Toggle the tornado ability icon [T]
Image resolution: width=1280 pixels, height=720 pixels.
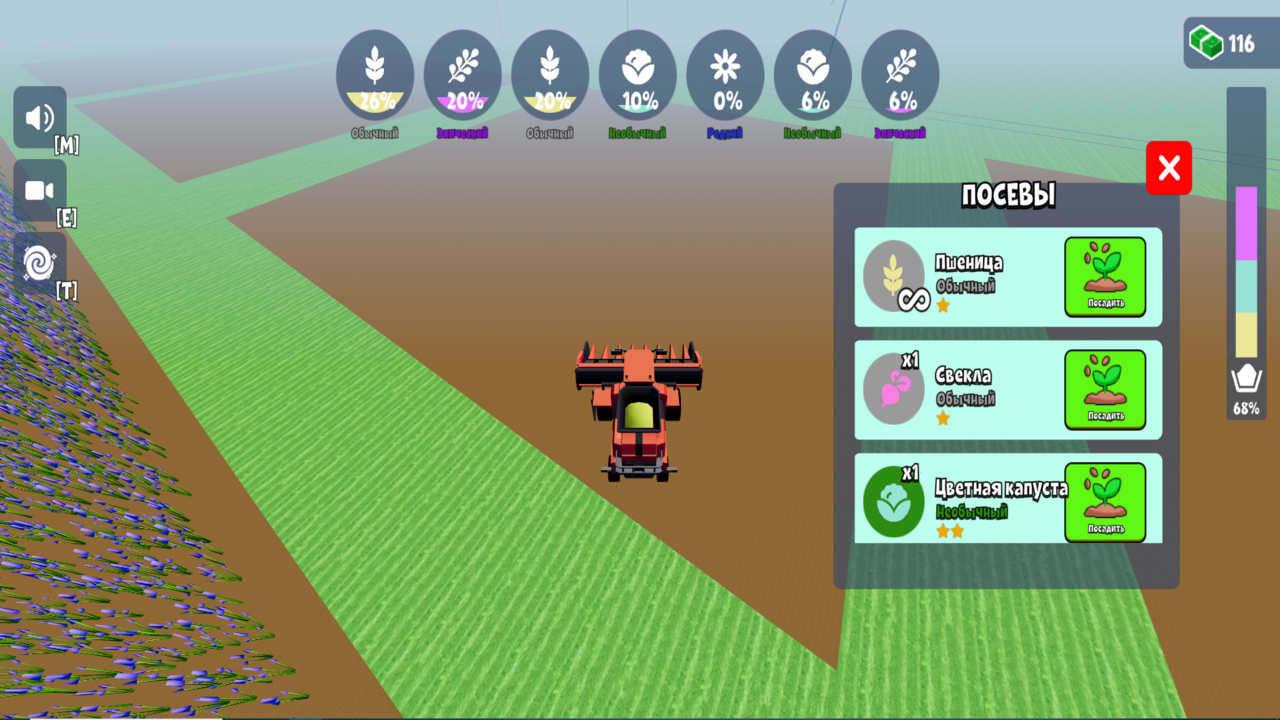(x=39, y=262)
